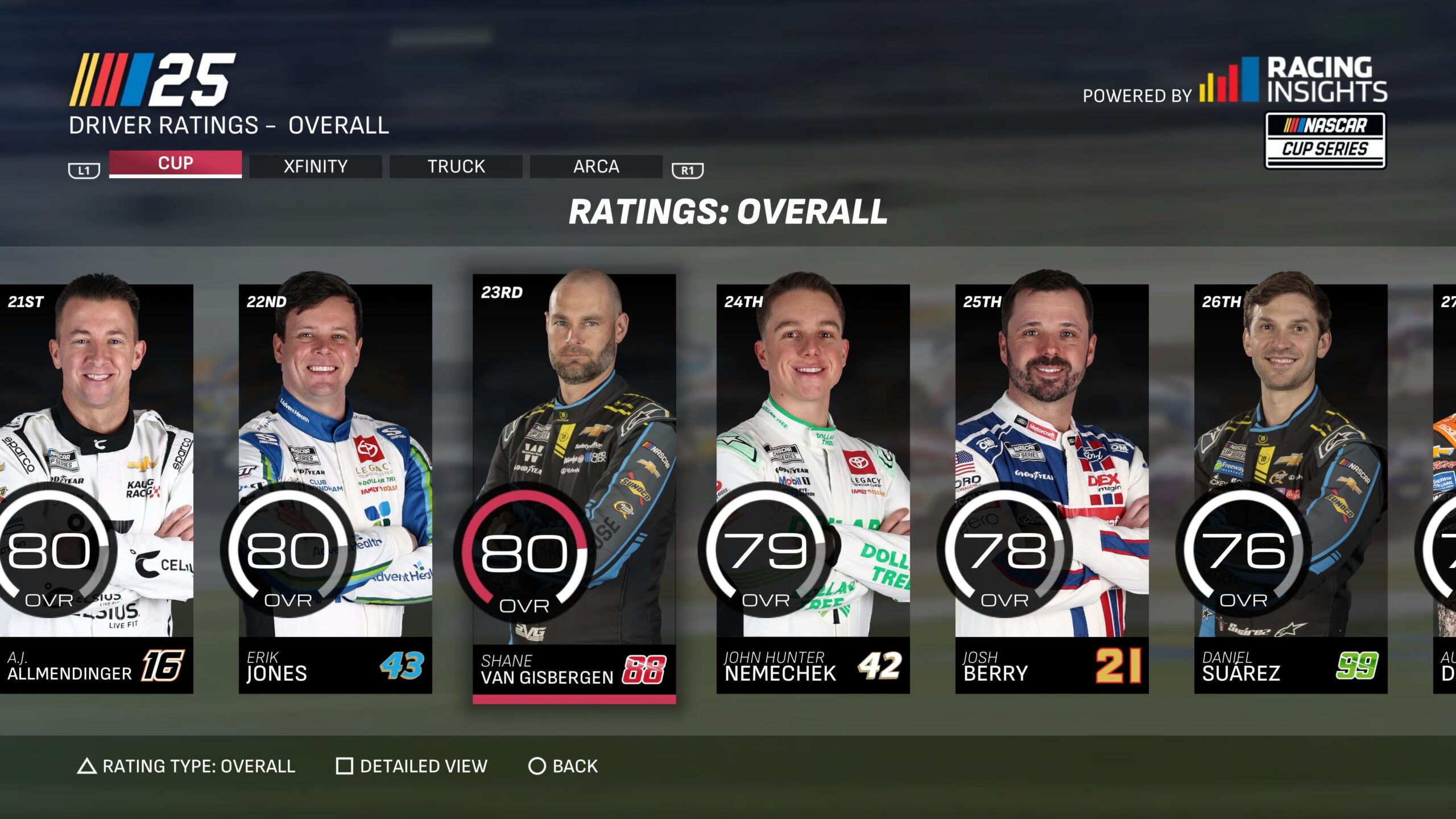Viewport: 1456px width, 819px height.
Task: Open the XFINITY series tab
Action: pyautogui.click(x=316, y=167)
